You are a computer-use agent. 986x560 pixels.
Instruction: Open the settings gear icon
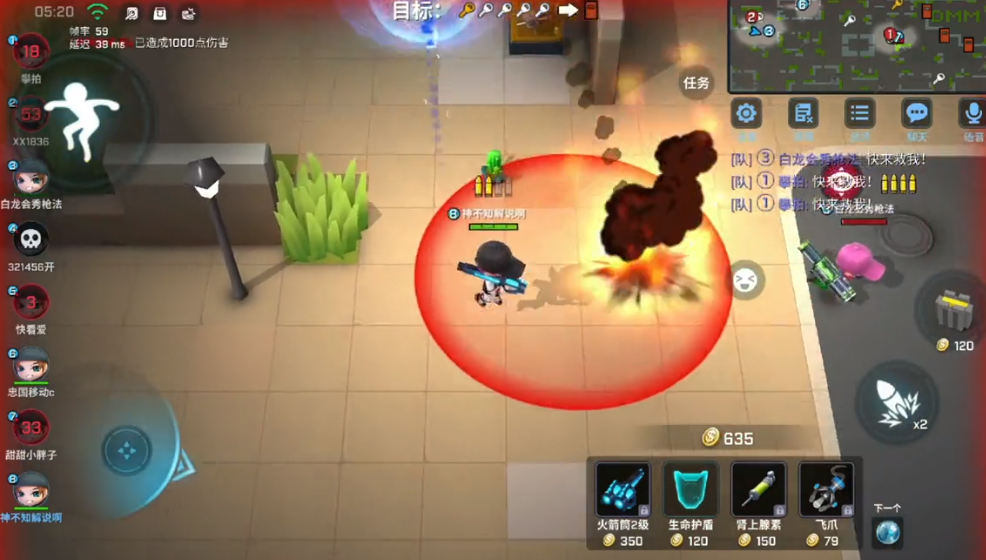(x=747, y=115)
